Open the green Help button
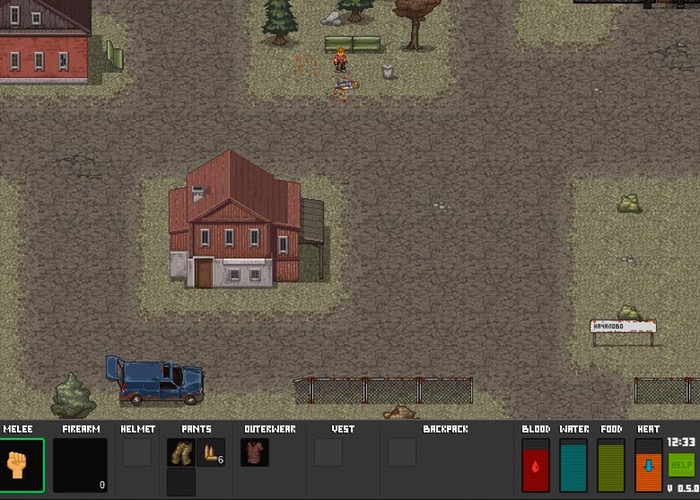Screen dimensions: 700x500 coord(681,465)
